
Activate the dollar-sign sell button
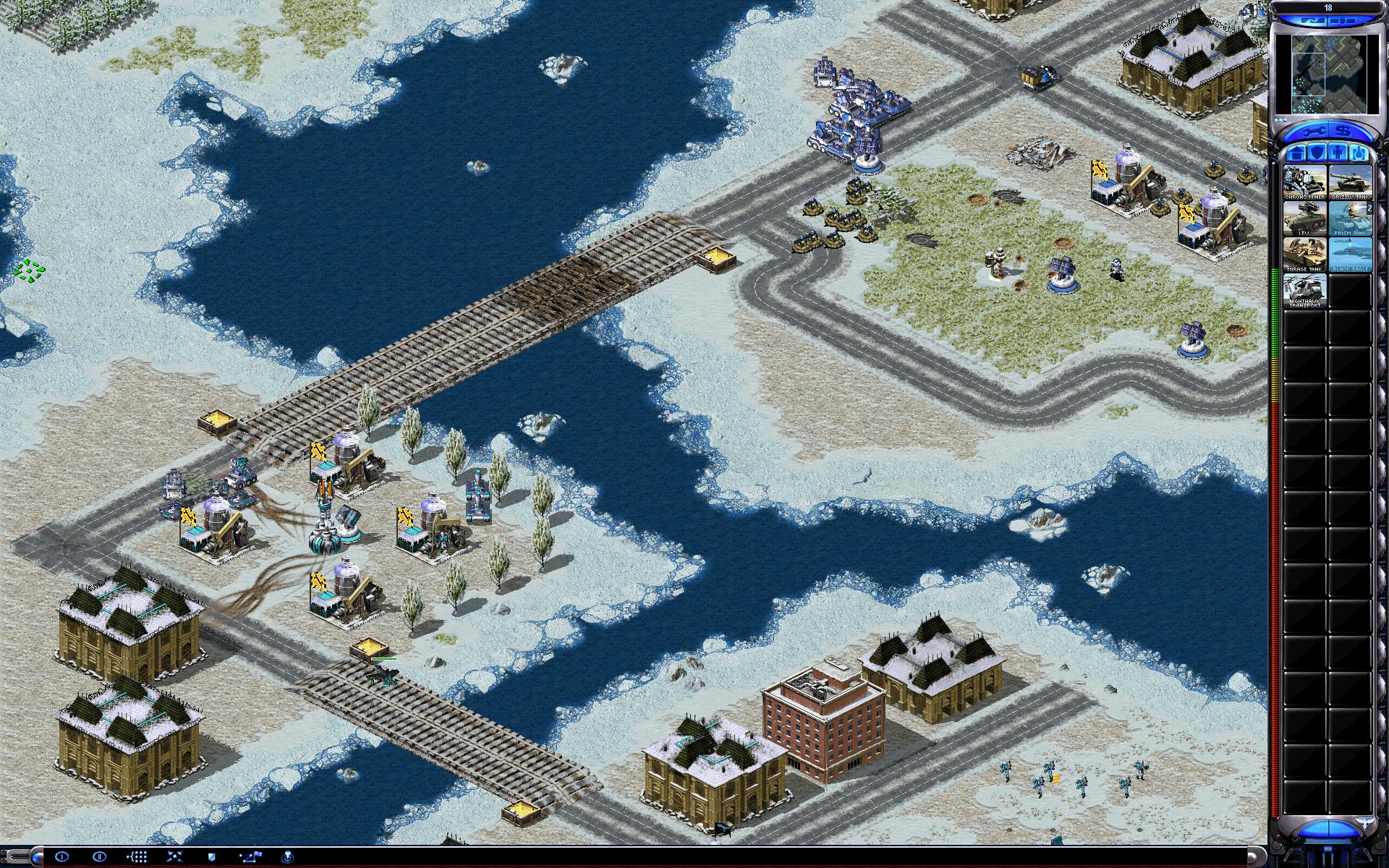1343,132
